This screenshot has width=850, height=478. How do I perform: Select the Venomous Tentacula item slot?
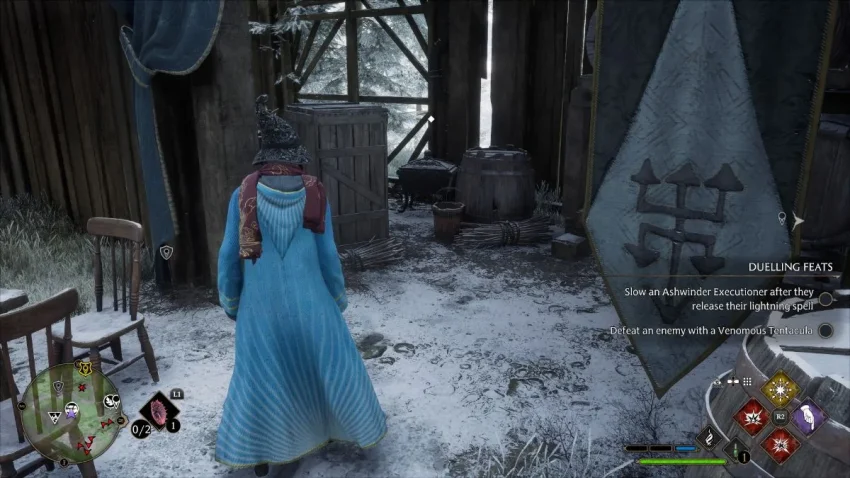coord(158,411)
